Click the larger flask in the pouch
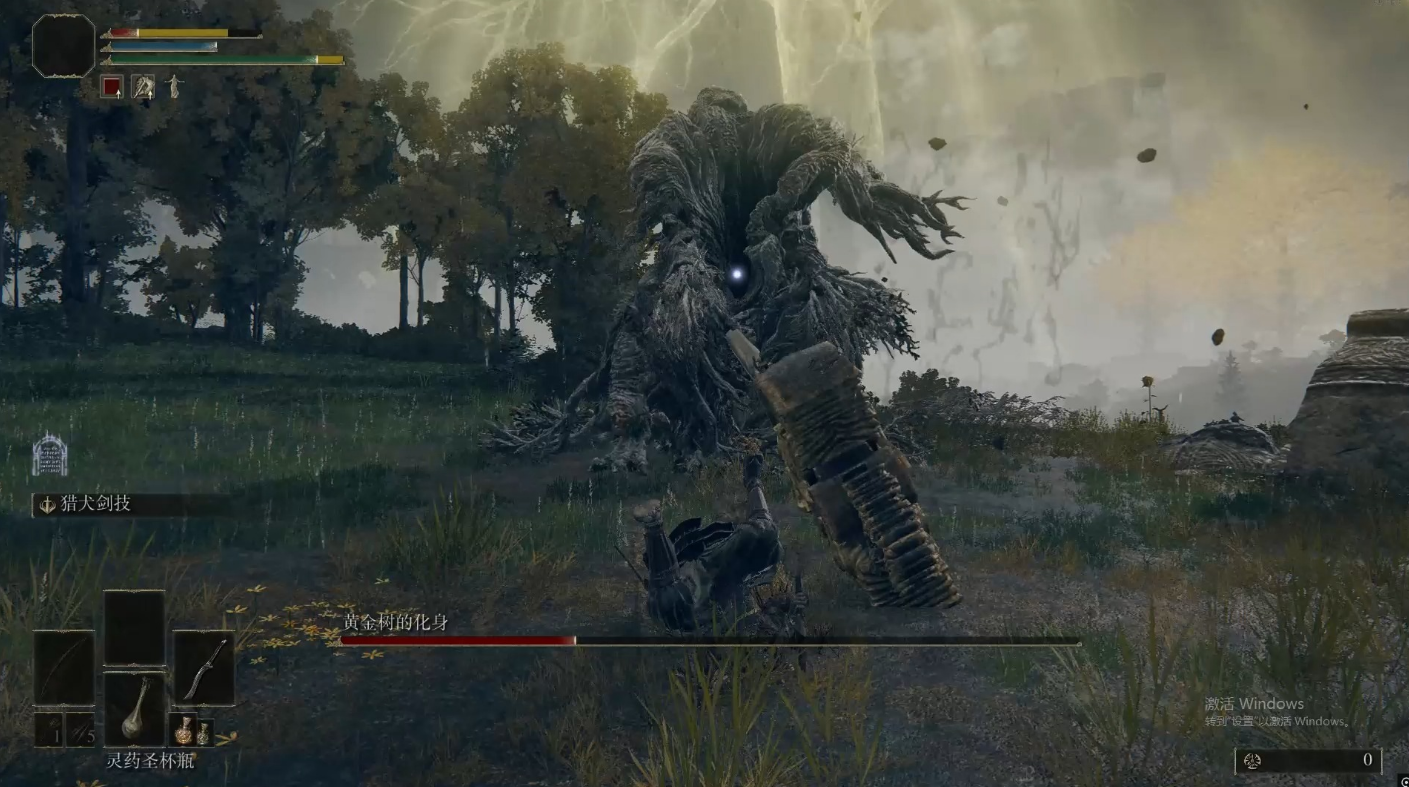This screenshot has height=787, width=1409. 184,730
